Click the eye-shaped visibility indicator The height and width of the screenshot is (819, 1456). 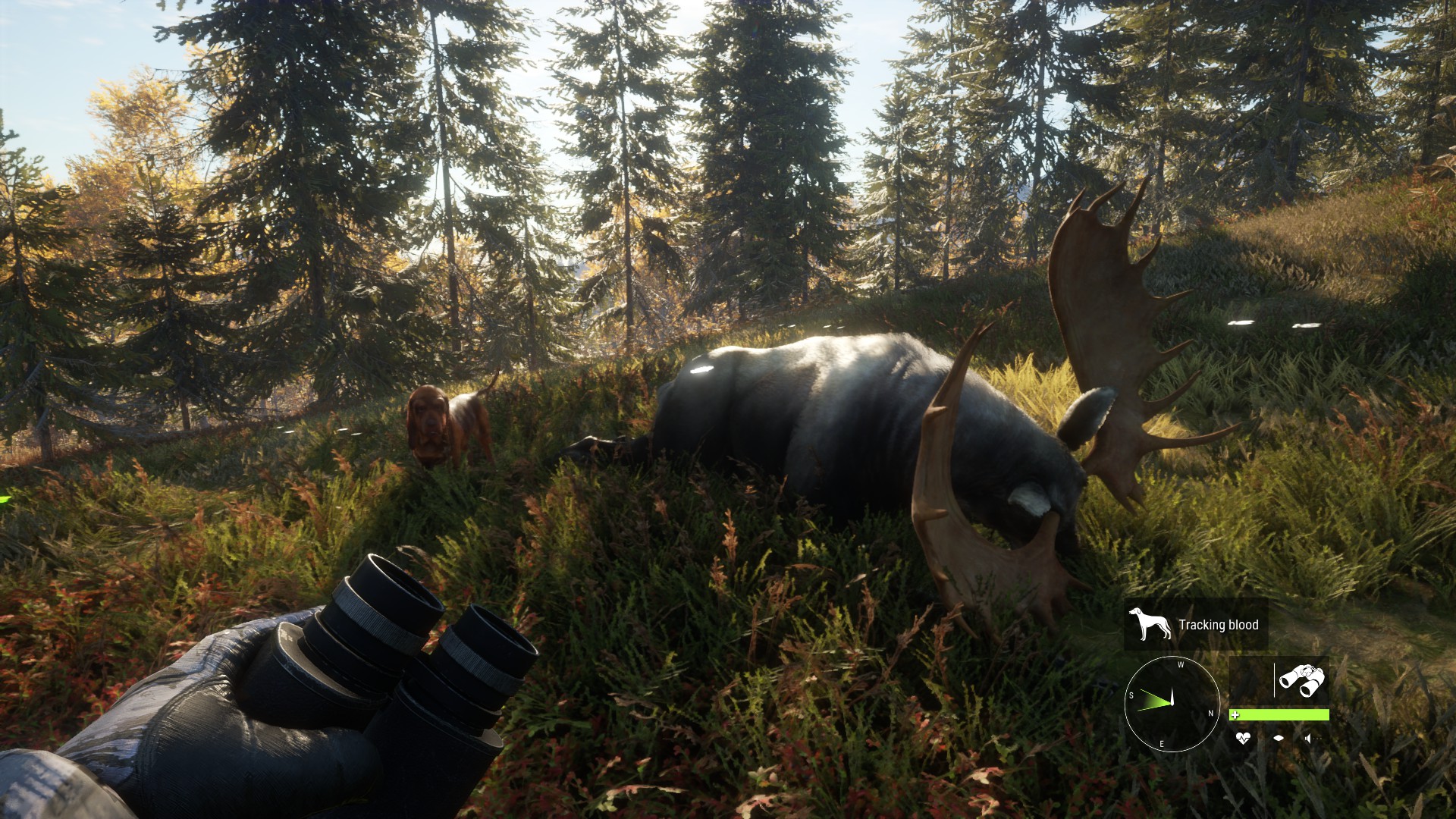tap(1279, 738)
